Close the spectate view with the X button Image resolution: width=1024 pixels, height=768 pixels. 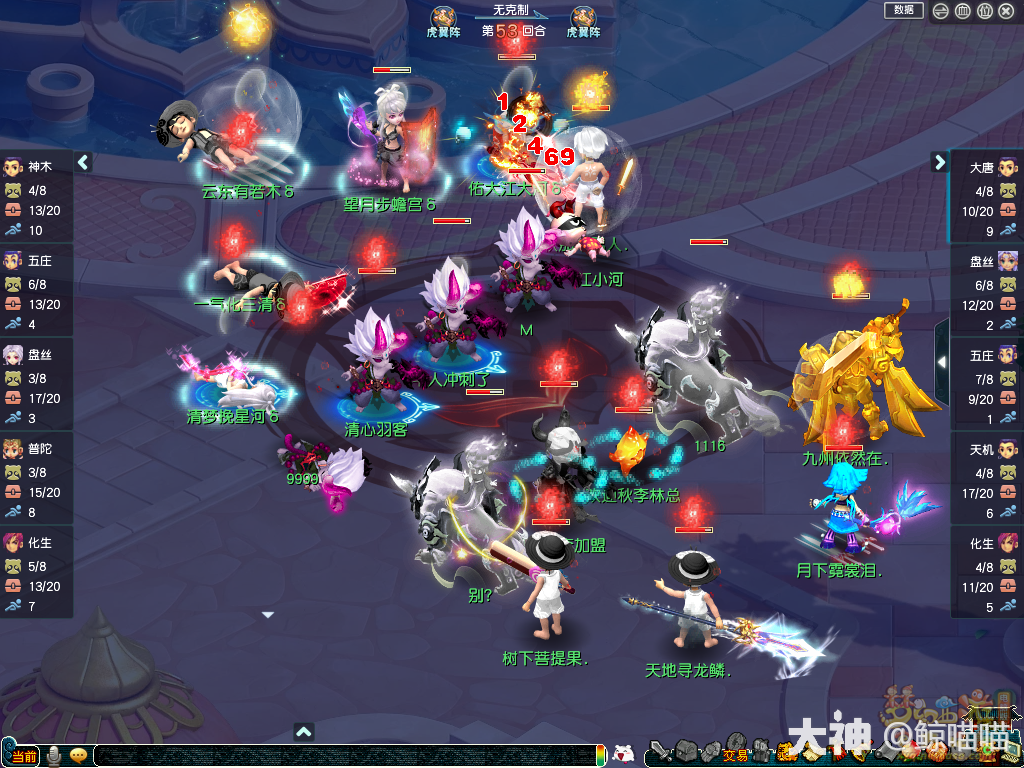tap(1007, 11)
